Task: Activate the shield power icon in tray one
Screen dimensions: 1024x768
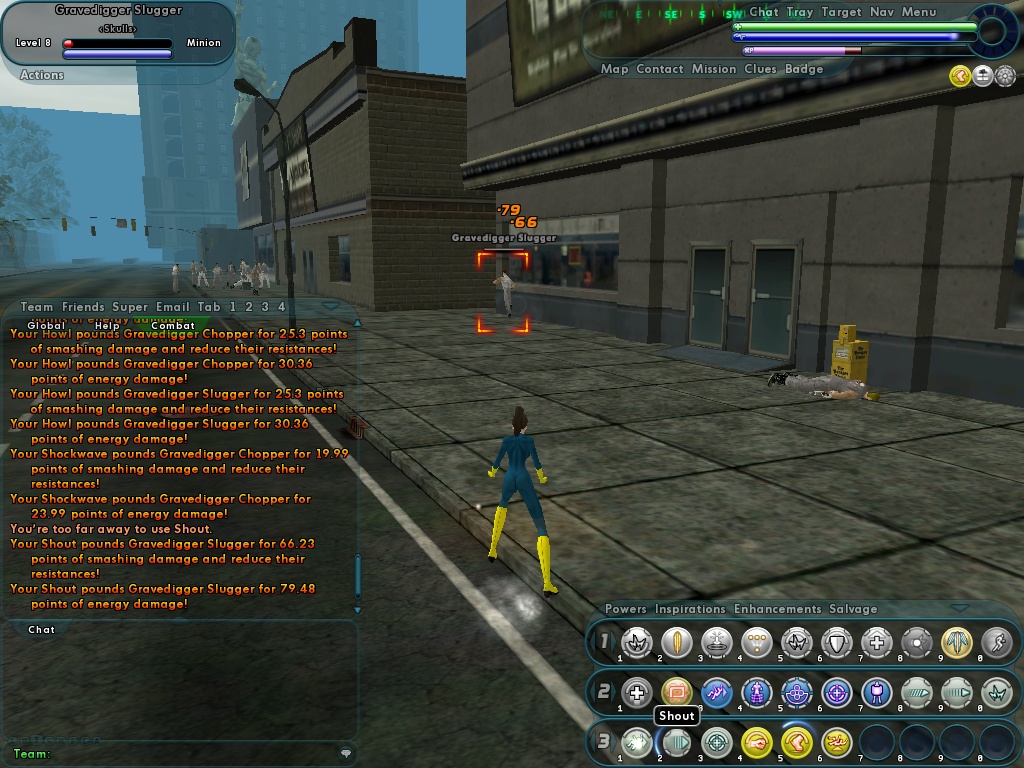Action: tap(836, 642)
